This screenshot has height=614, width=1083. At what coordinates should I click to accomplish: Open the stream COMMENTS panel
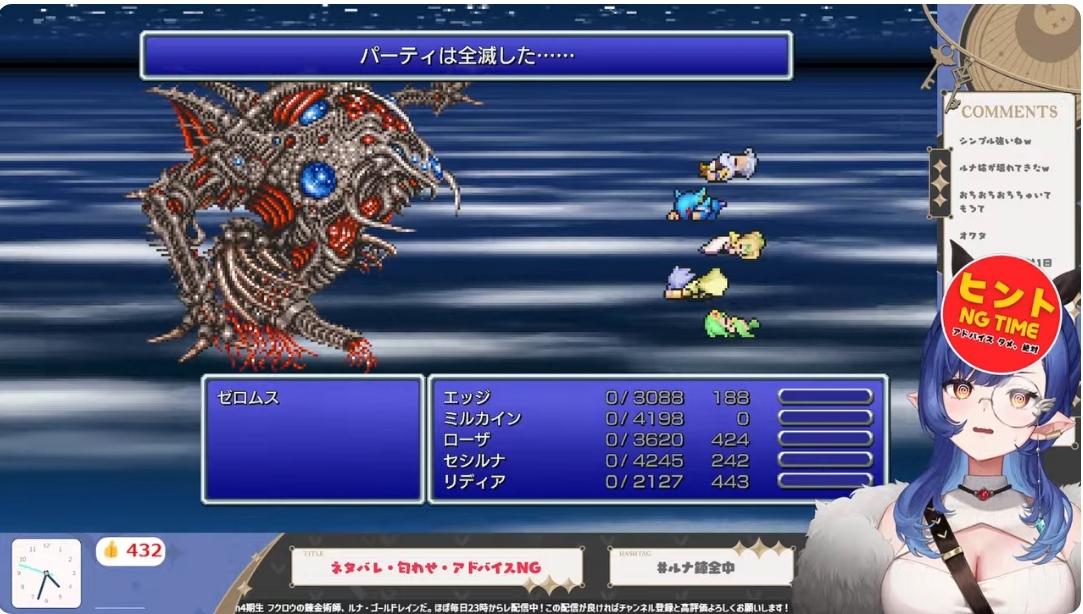pyautogui.click(x=1008, y=112)
